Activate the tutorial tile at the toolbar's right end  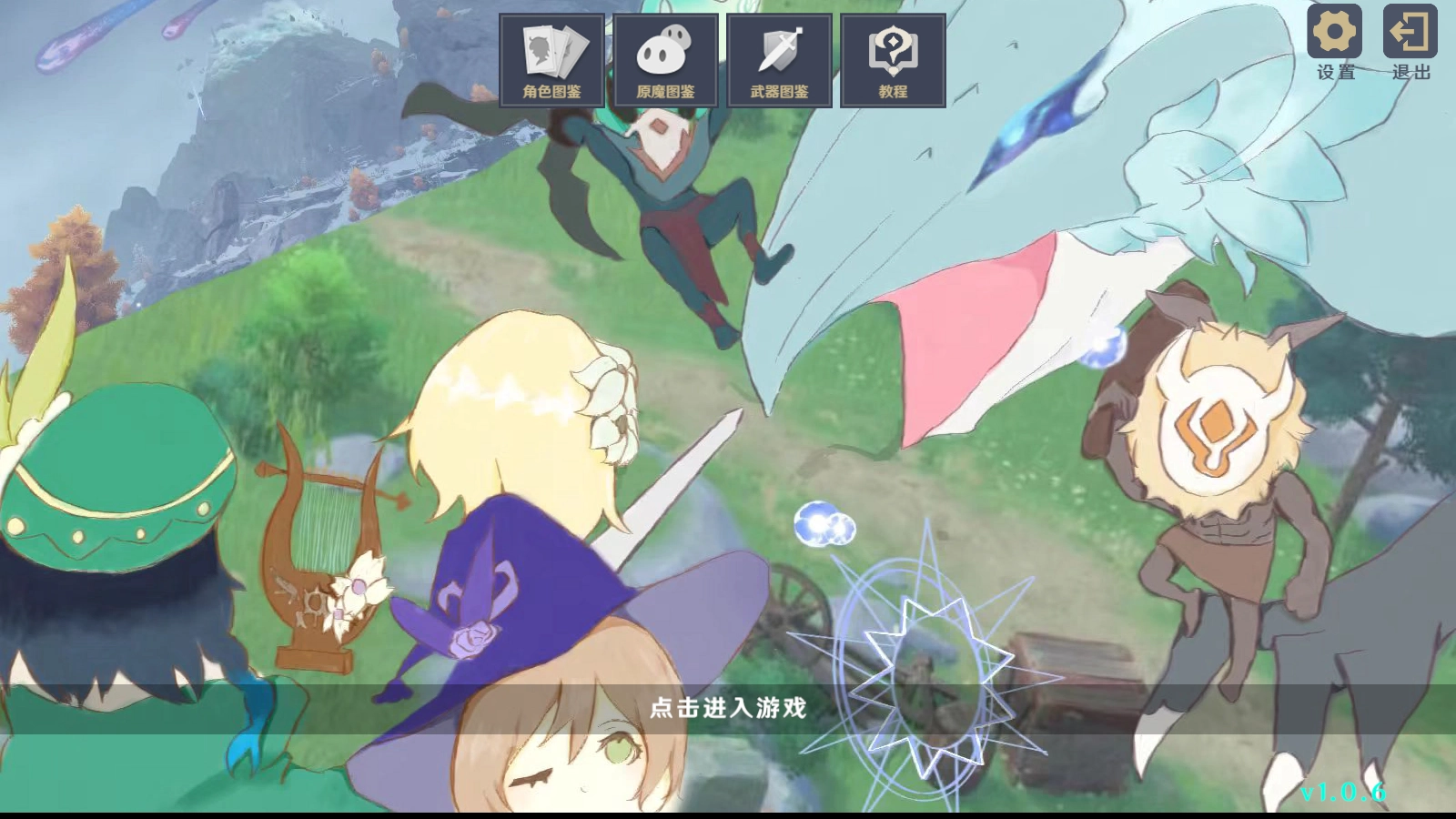(x=893, y=59)
